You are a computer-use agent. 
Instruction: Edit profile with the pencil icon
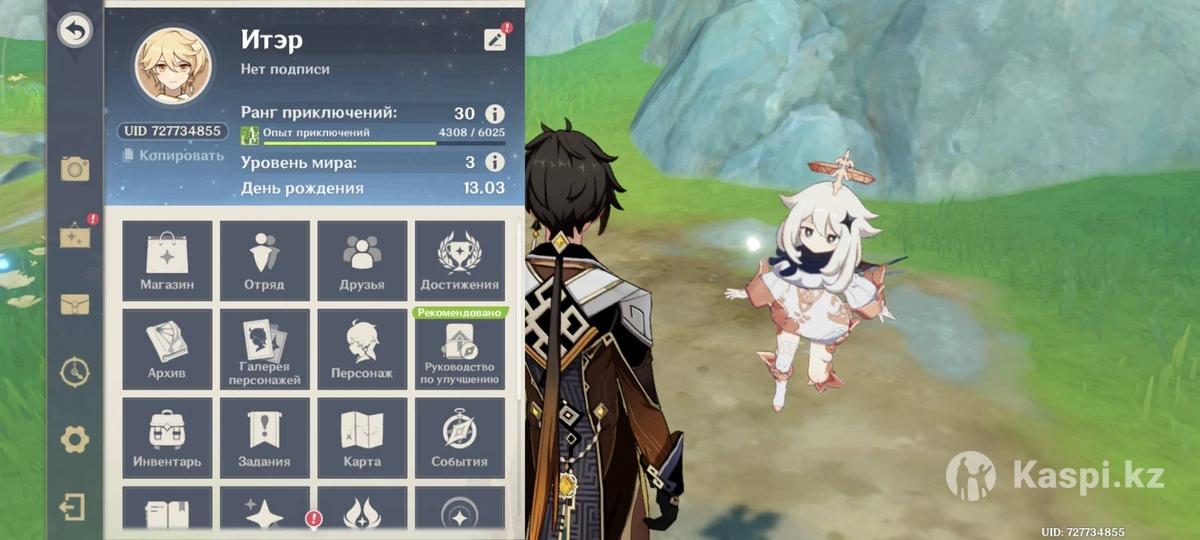tap(495, 39)
